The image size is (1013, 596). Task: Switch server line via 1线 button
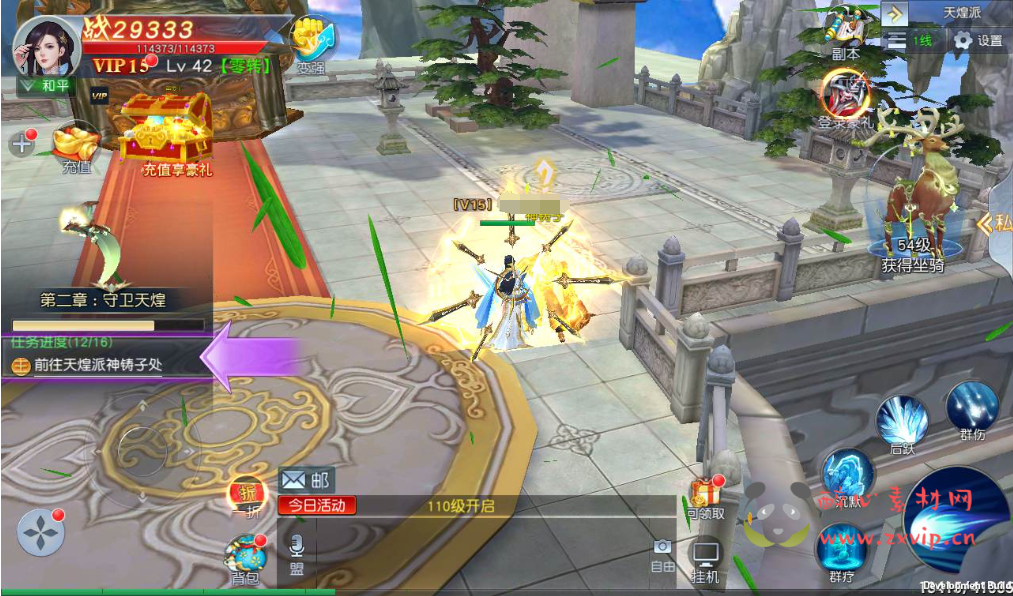tap(911, 41)
